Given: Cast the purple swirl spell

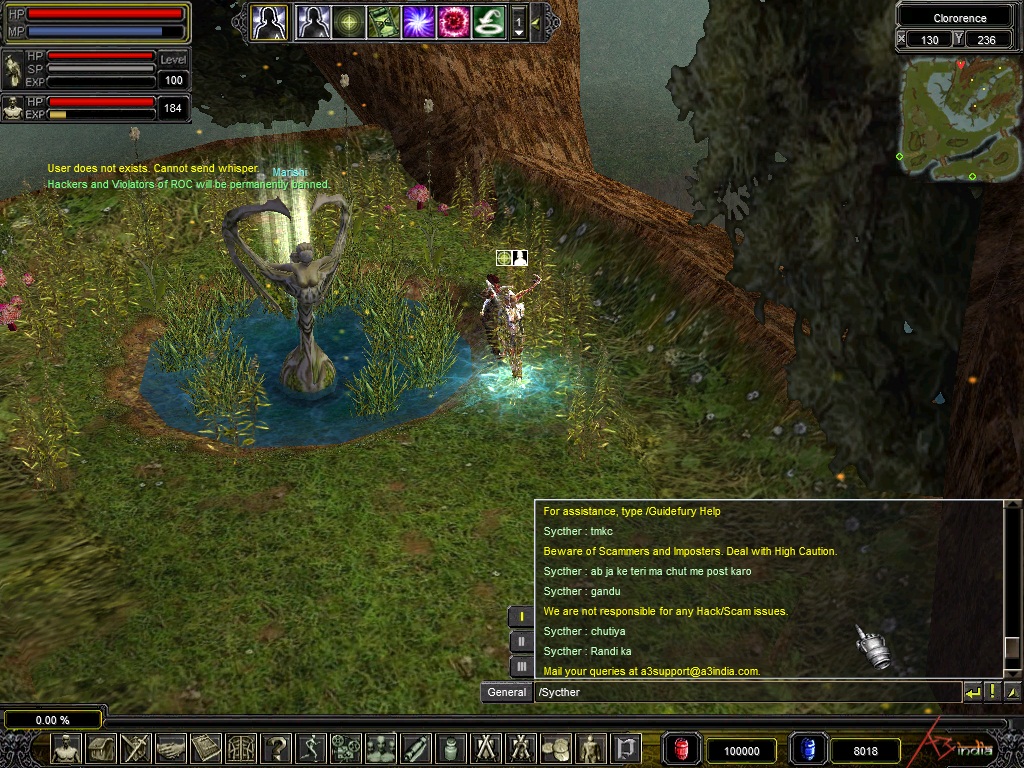Looking at the screenshot, I should (418, 21).
